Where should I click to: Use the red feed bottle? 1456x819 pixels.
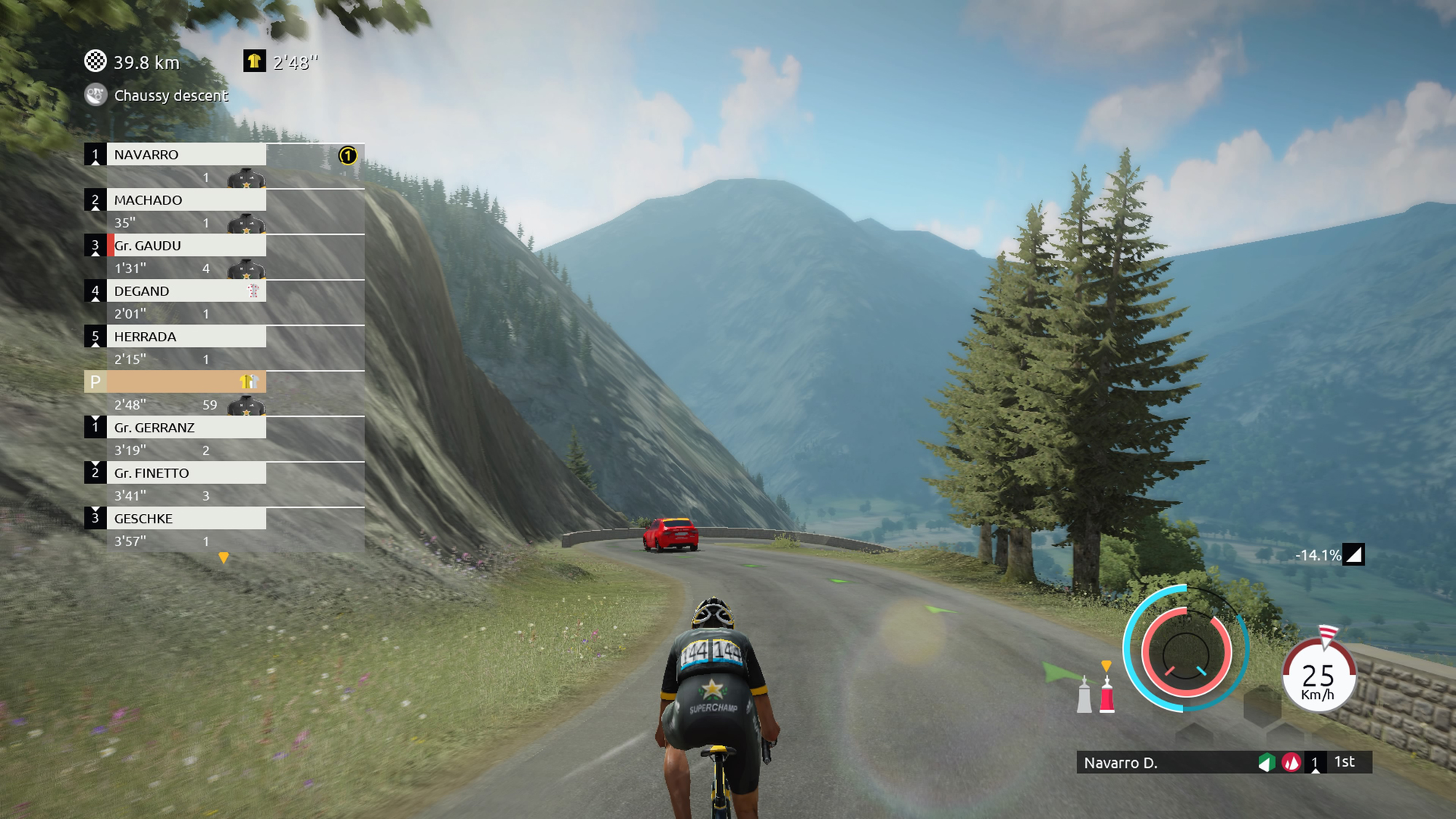point(1107,695)
